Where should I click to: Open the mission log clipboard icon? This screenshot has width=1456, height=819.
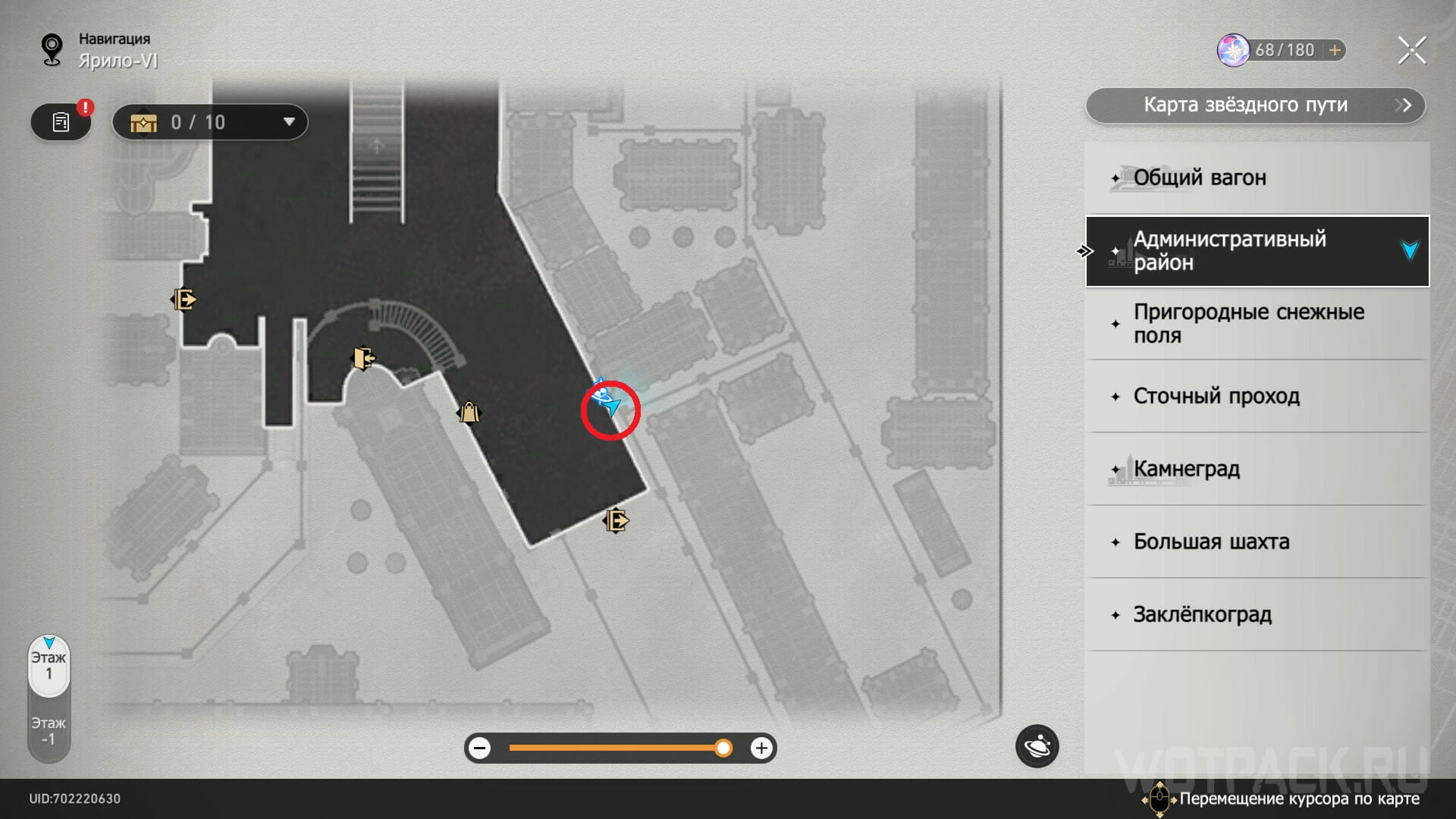tap(61, 122)
